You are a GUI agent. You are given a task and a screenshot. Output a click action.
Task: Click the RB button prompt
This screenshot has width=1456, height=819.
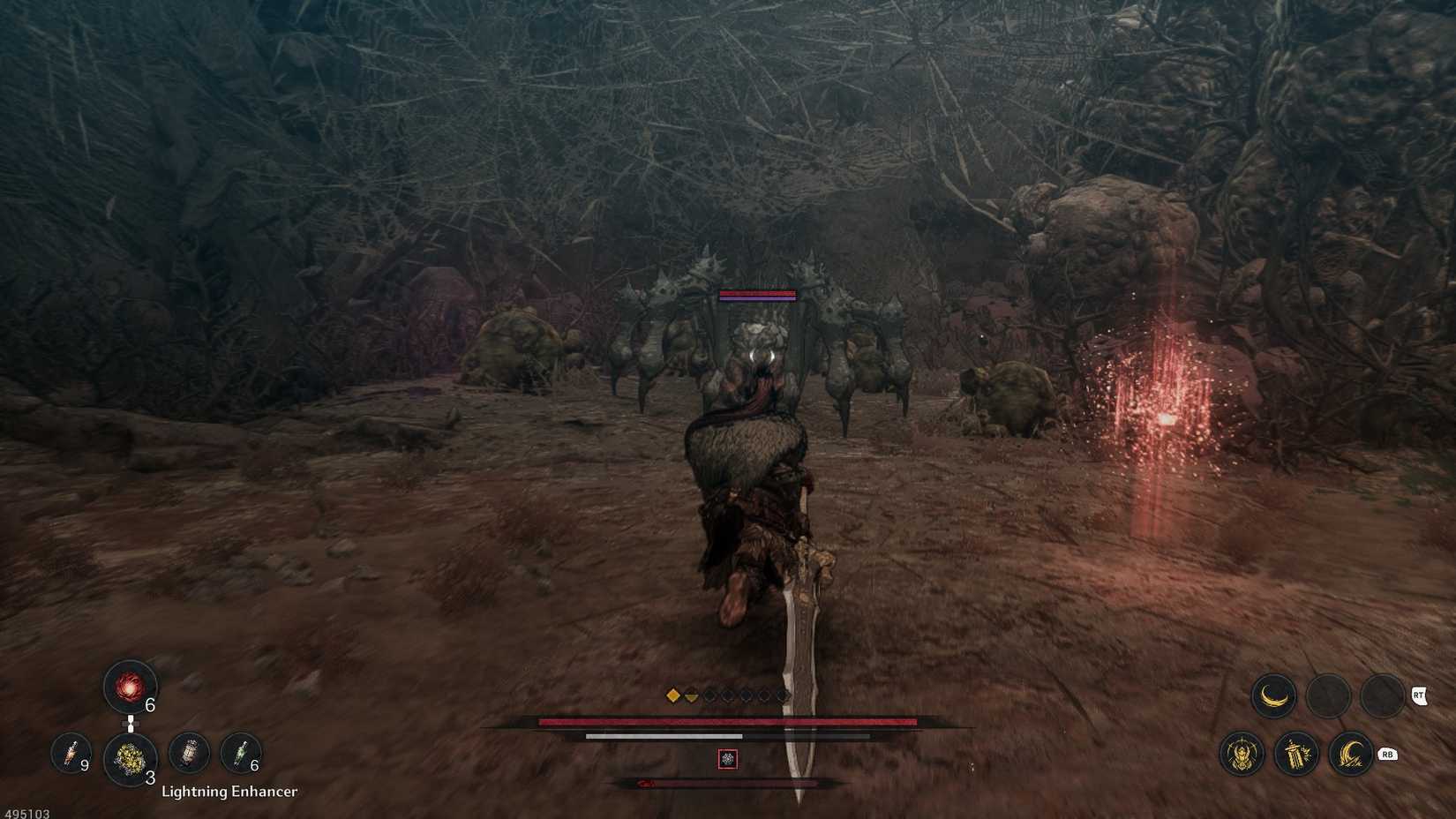[1386, 755]
